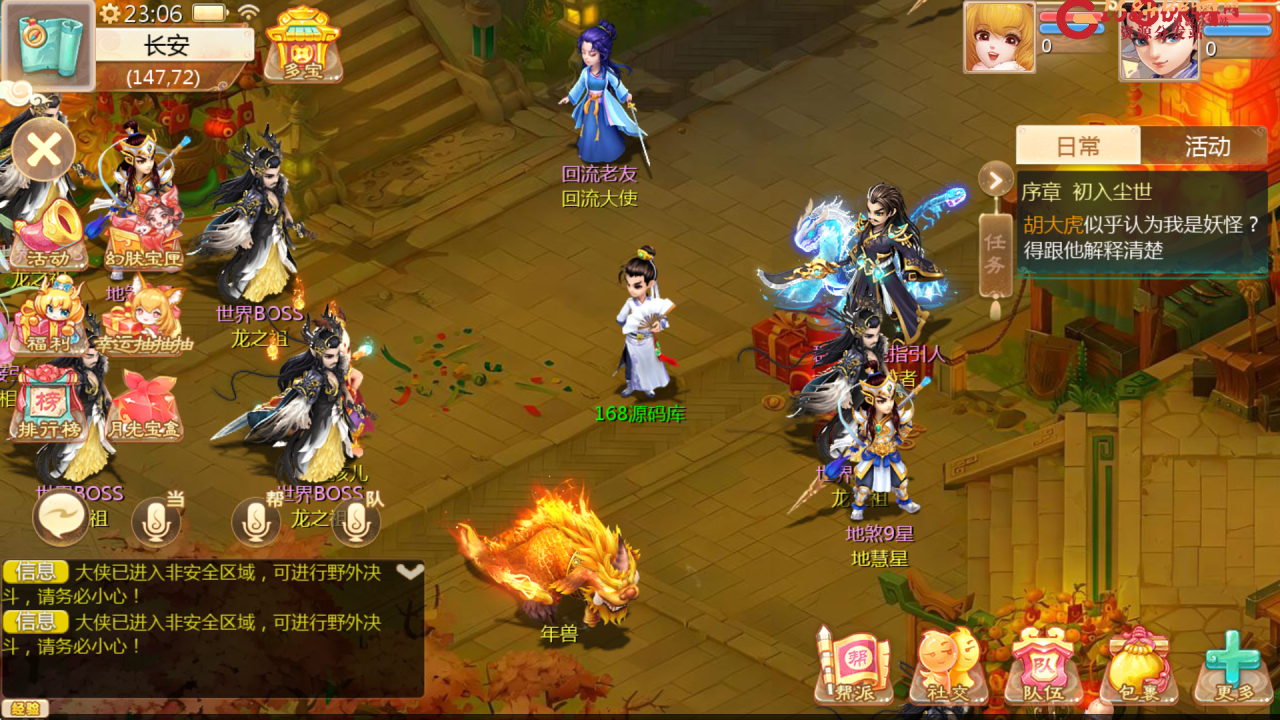Open the 长安 map scroll icon
Image resolution: width=1280 pixels, height=720 pixels.
tap(48, 45)
